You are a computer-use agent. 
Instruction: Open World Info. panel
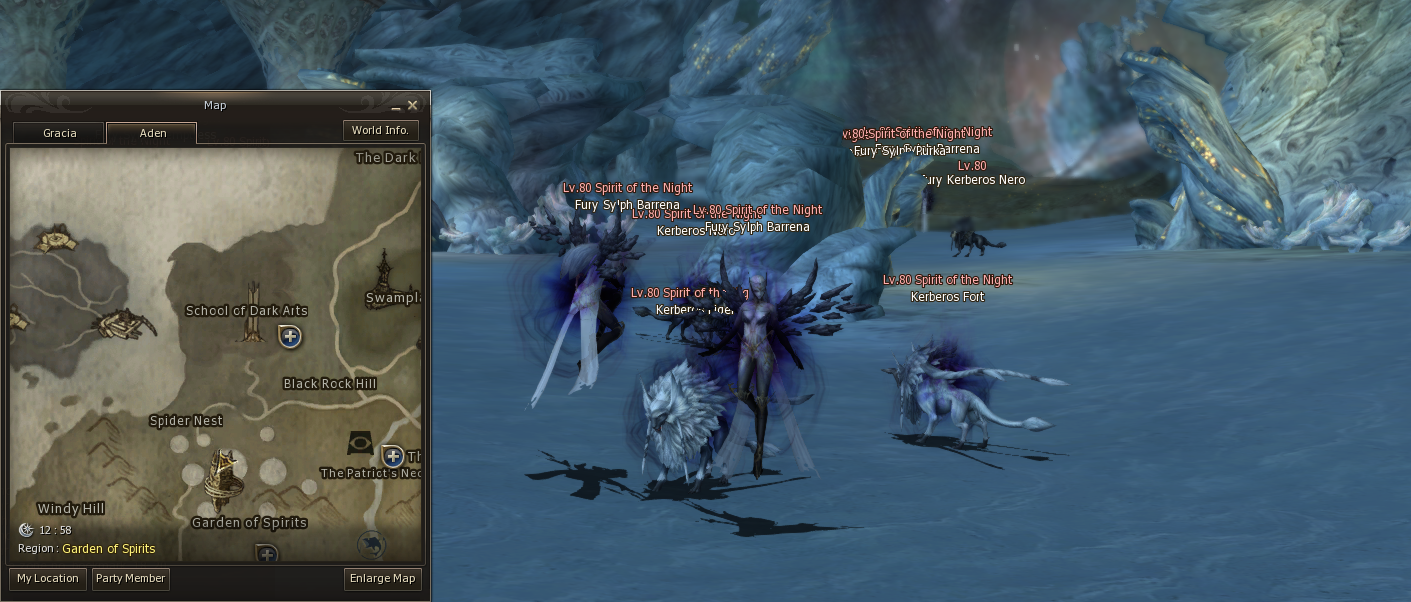point(380,130)
